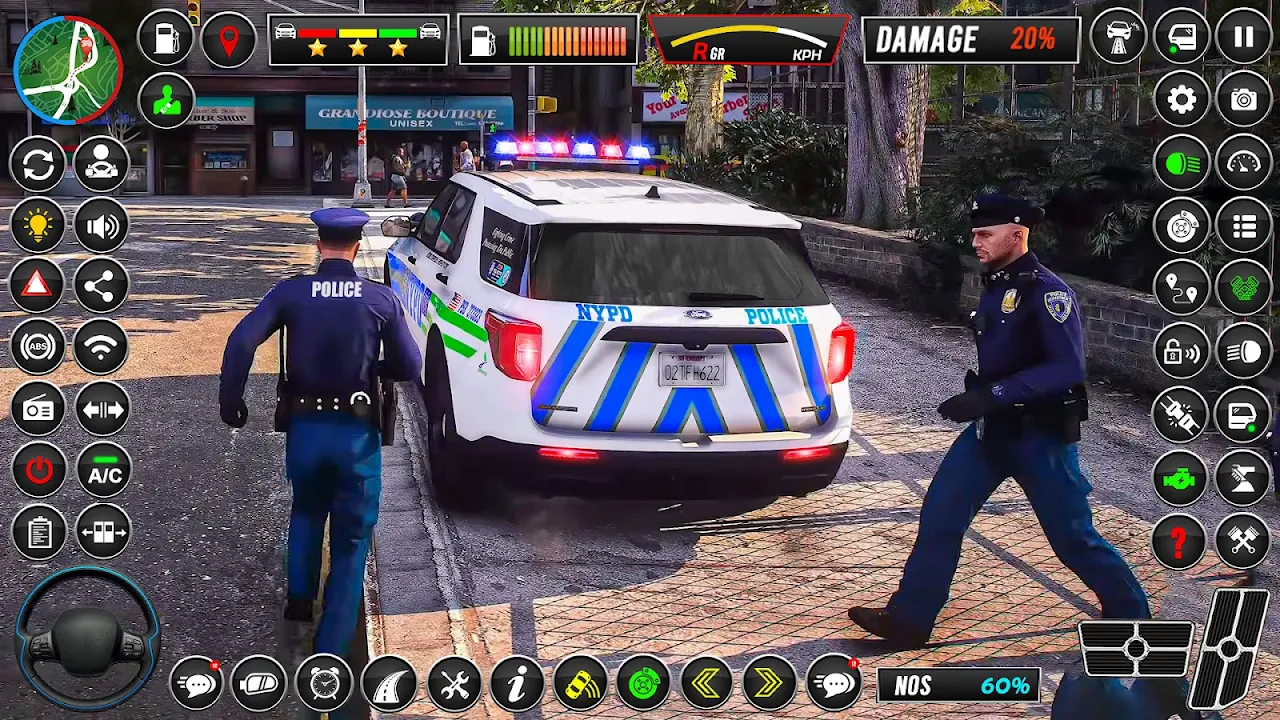Sound the horn speaker button
The image size is (1280, 720).
[x=101, y=226]
